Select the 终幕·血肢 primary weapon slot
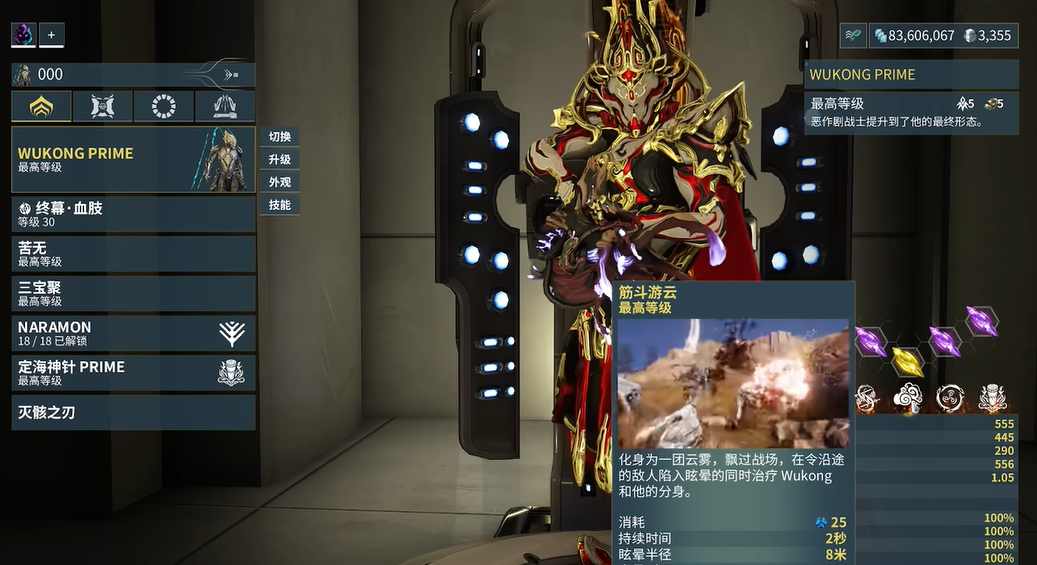The width and height of the screenshot is (1037, 565). click(133, 214)
